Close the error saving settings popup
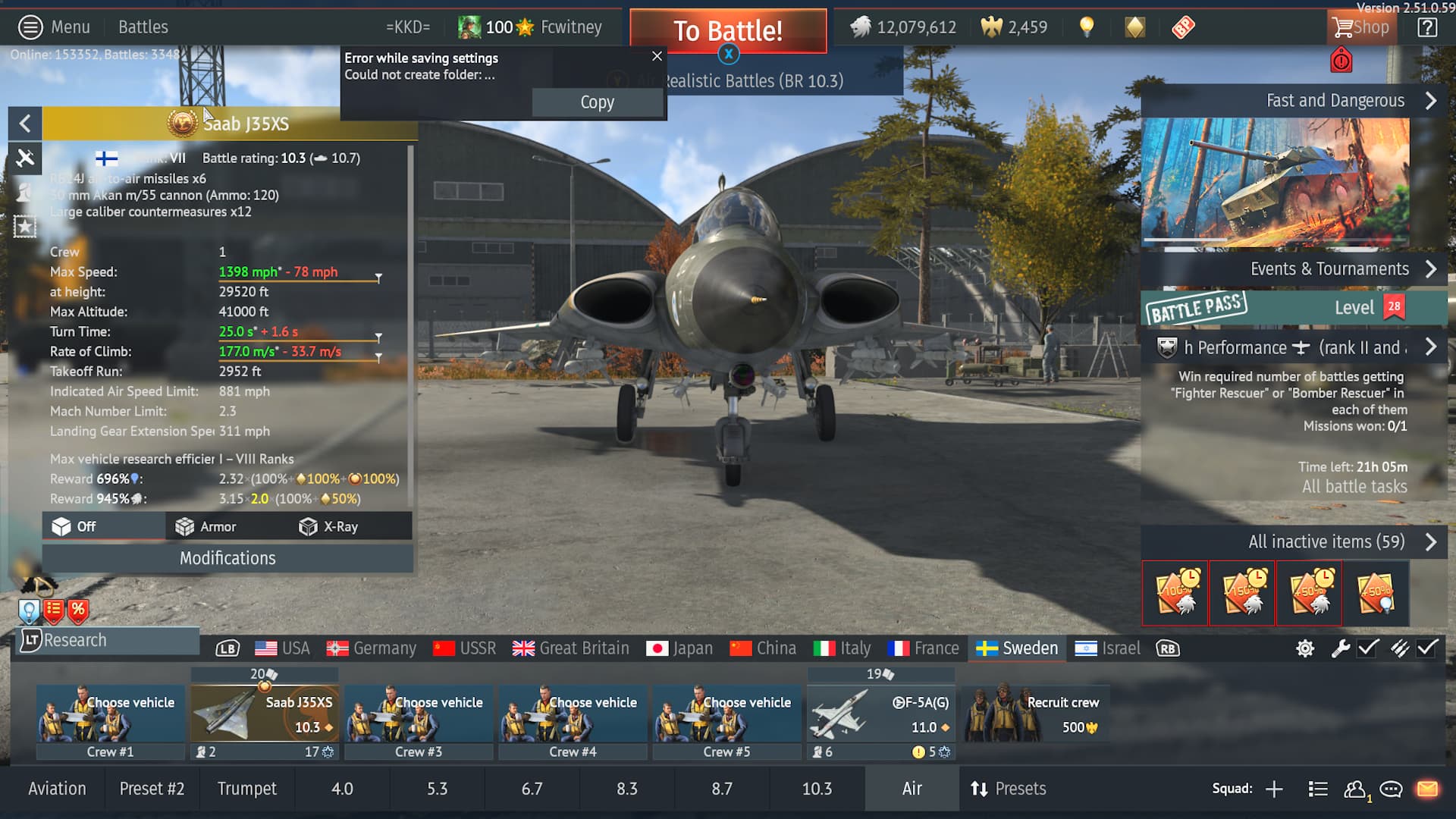Image resolution: width=1456 pixels, height=819 pixels. click(x=657, y=56)
